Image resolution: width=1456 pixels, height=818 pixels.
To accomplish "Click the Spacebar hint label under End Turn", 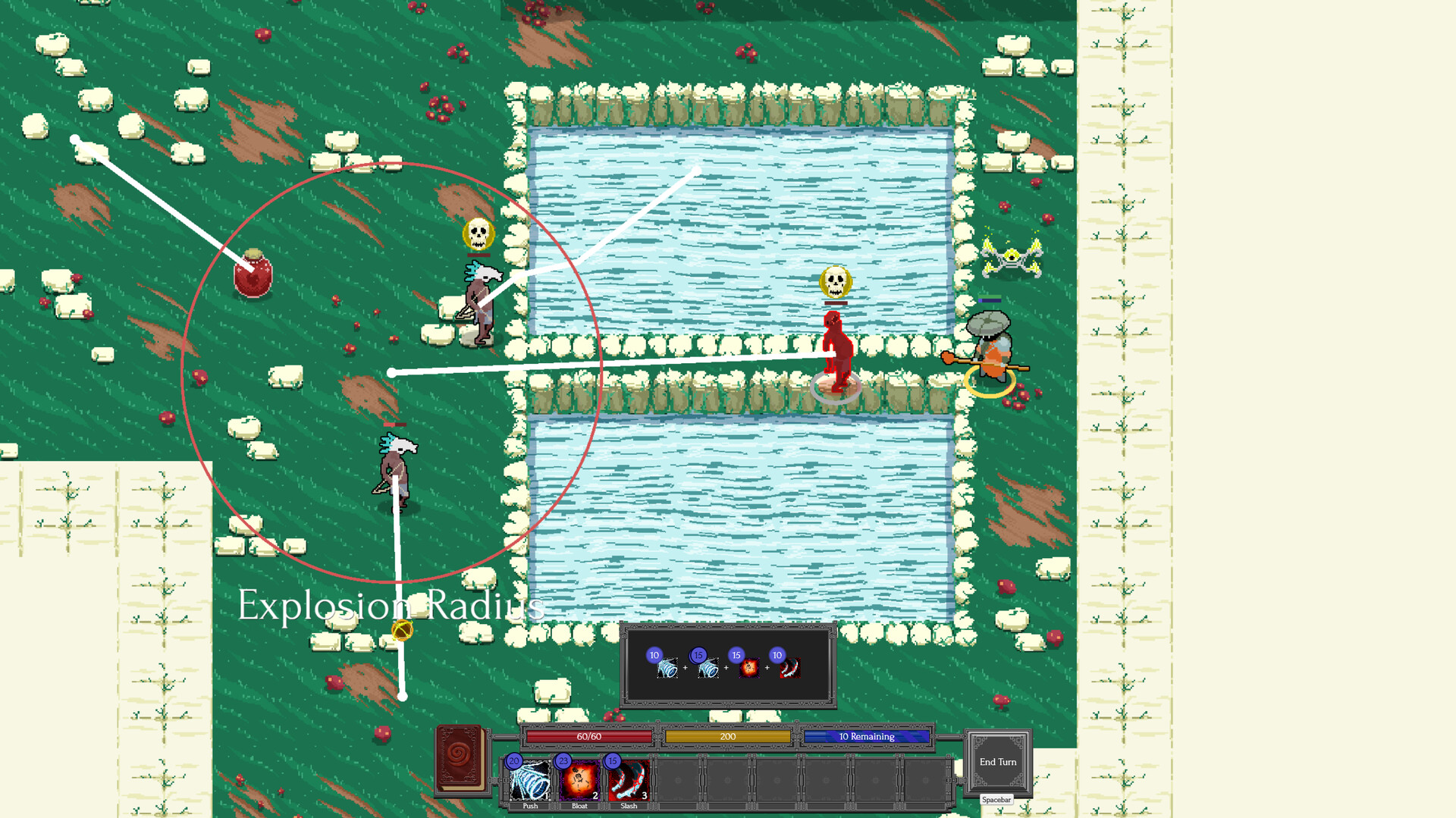I will point(996,799).
